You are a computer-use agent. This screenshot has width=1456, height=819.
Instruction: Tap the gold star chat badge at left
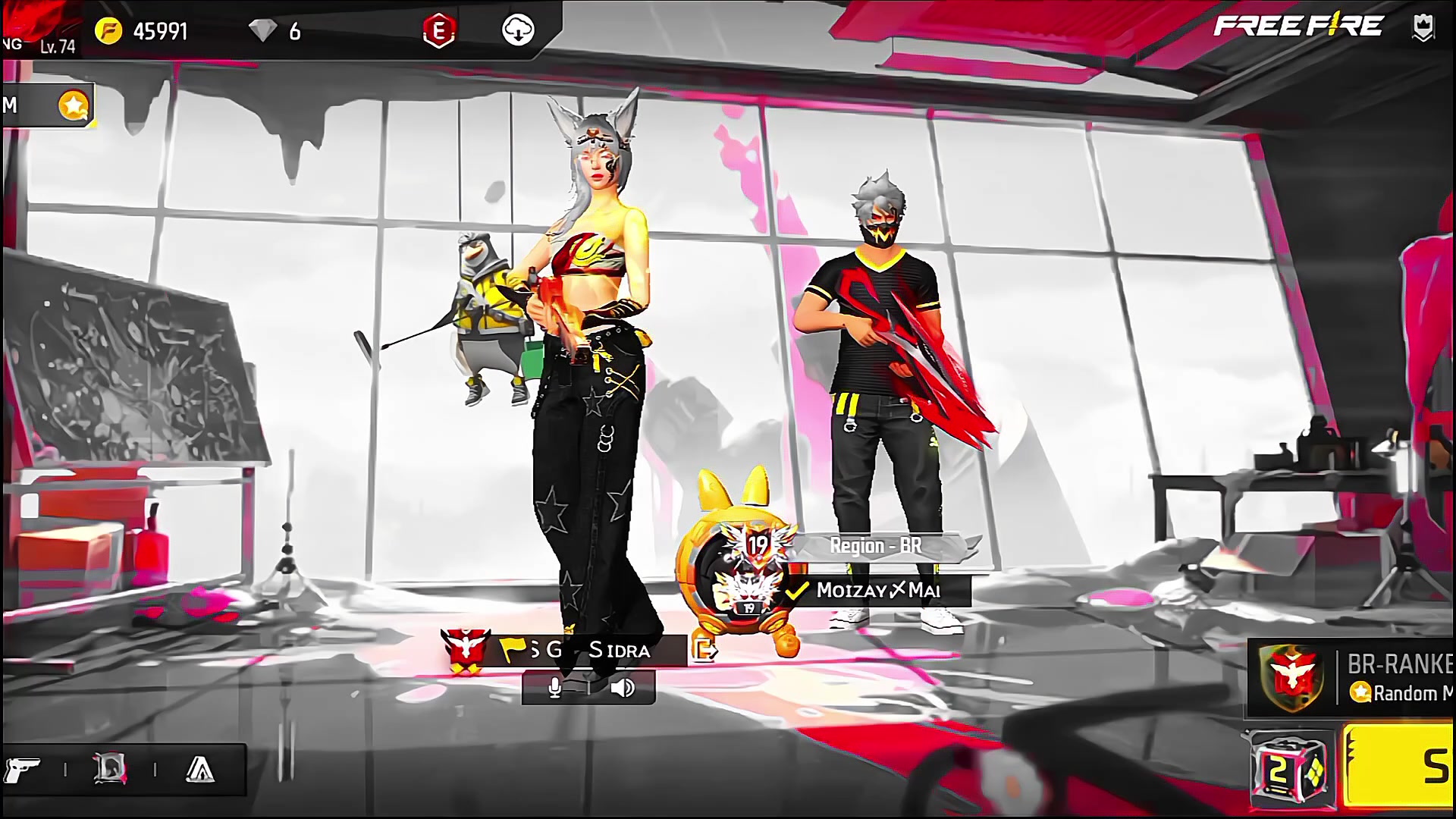74,106
